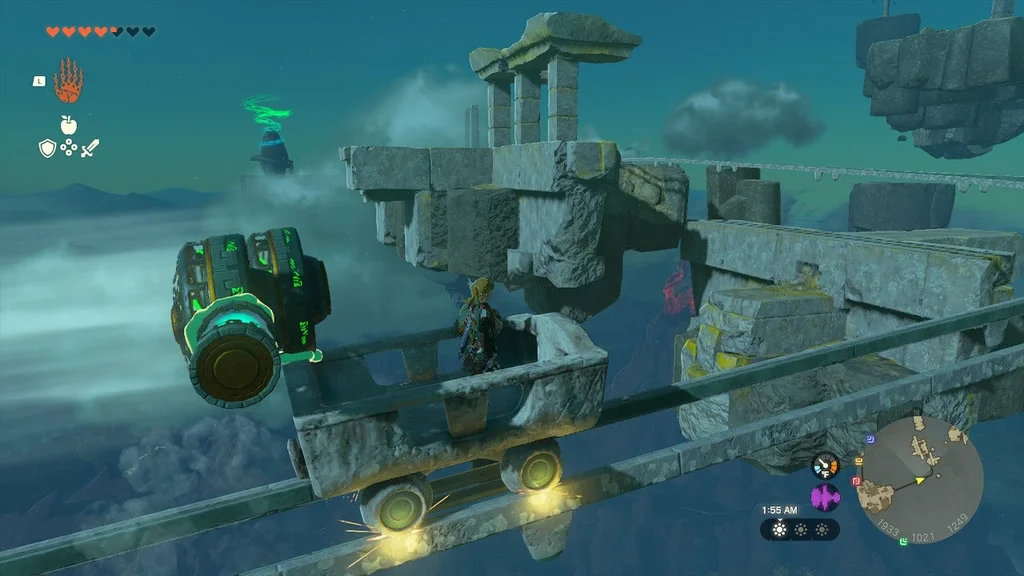Click the blue marker beside the minimap
Image resolution: width=1024 pixels, height=576 pixels.
coord(871,438)
